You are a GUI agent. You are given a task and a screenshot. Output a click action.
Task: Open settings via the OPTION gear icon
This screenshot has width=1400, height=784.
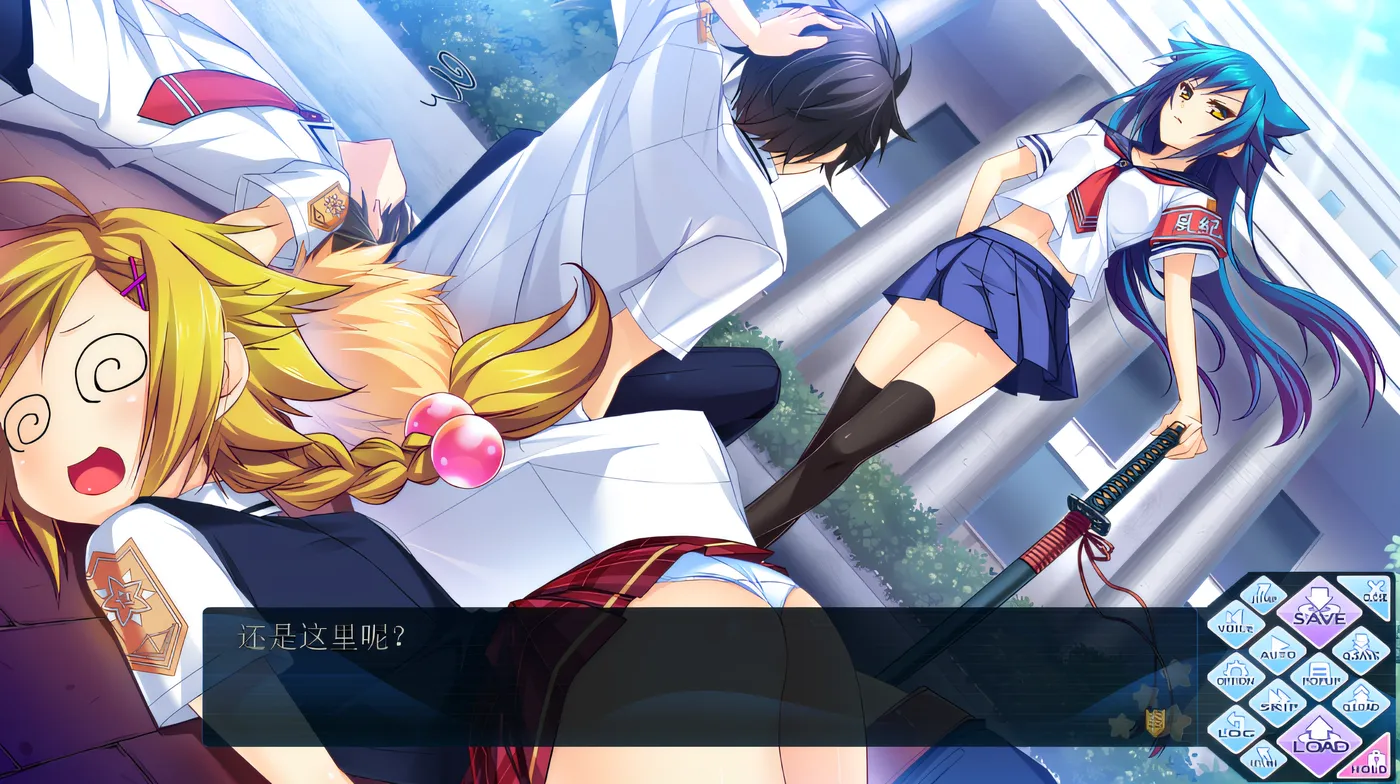(1235, 676)
